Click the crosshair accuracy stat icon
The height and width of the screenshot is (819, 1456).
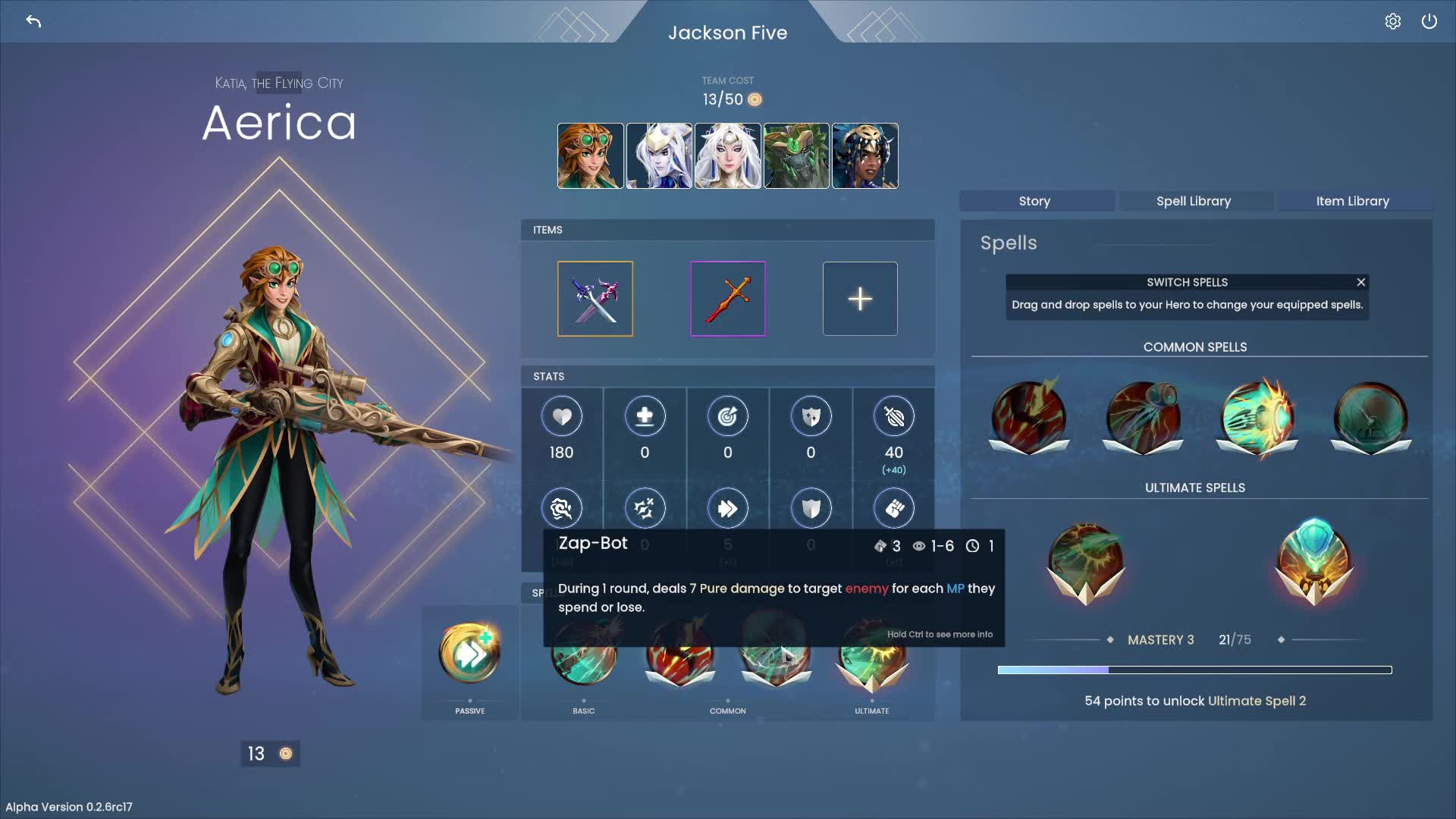coord(727,416)
